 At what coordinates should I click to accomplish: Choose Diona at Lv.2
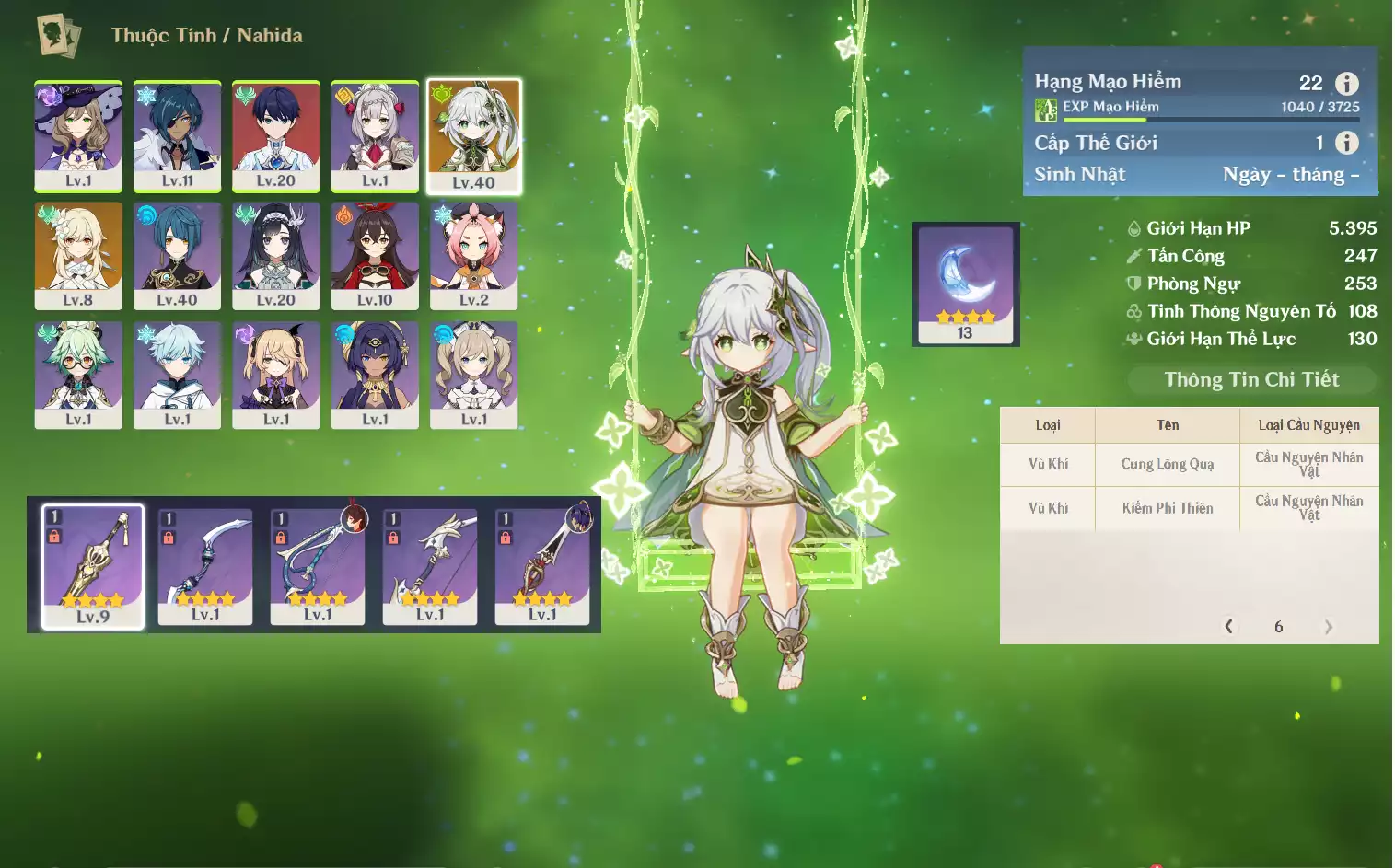474,255
